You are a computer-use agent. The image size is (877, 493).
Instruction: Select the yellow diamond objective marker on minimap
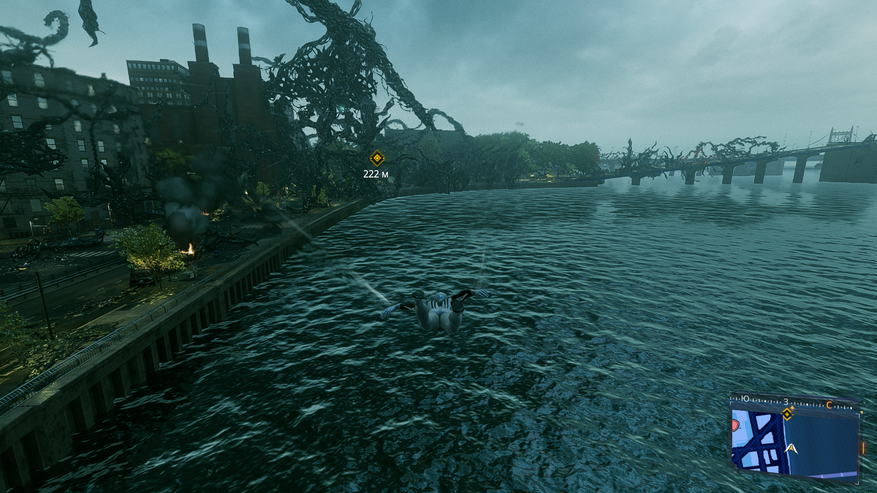(x=788, y=413)
